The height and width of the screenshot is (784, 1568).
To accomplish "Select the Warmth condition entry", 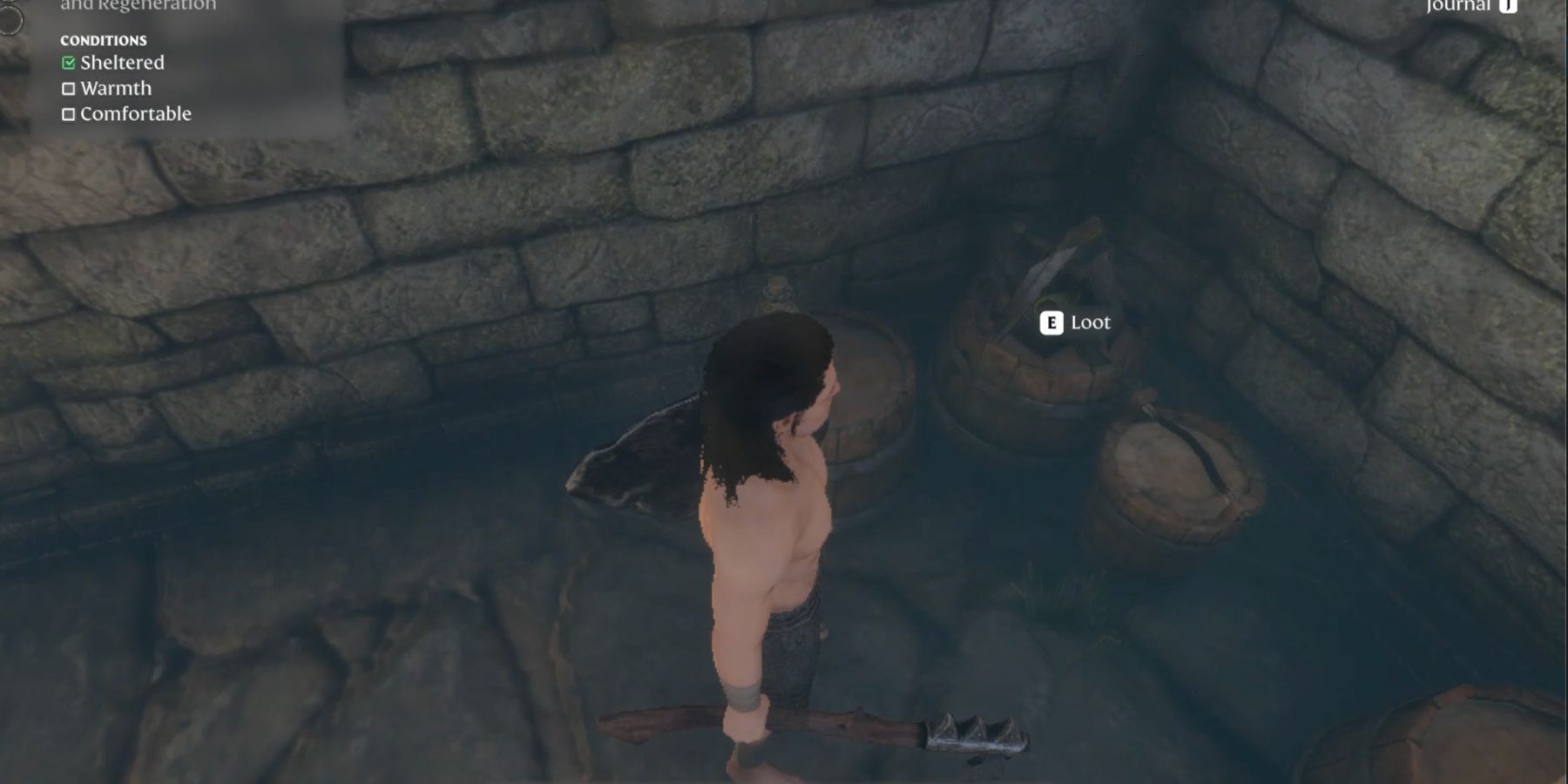I will pos(115,88).
